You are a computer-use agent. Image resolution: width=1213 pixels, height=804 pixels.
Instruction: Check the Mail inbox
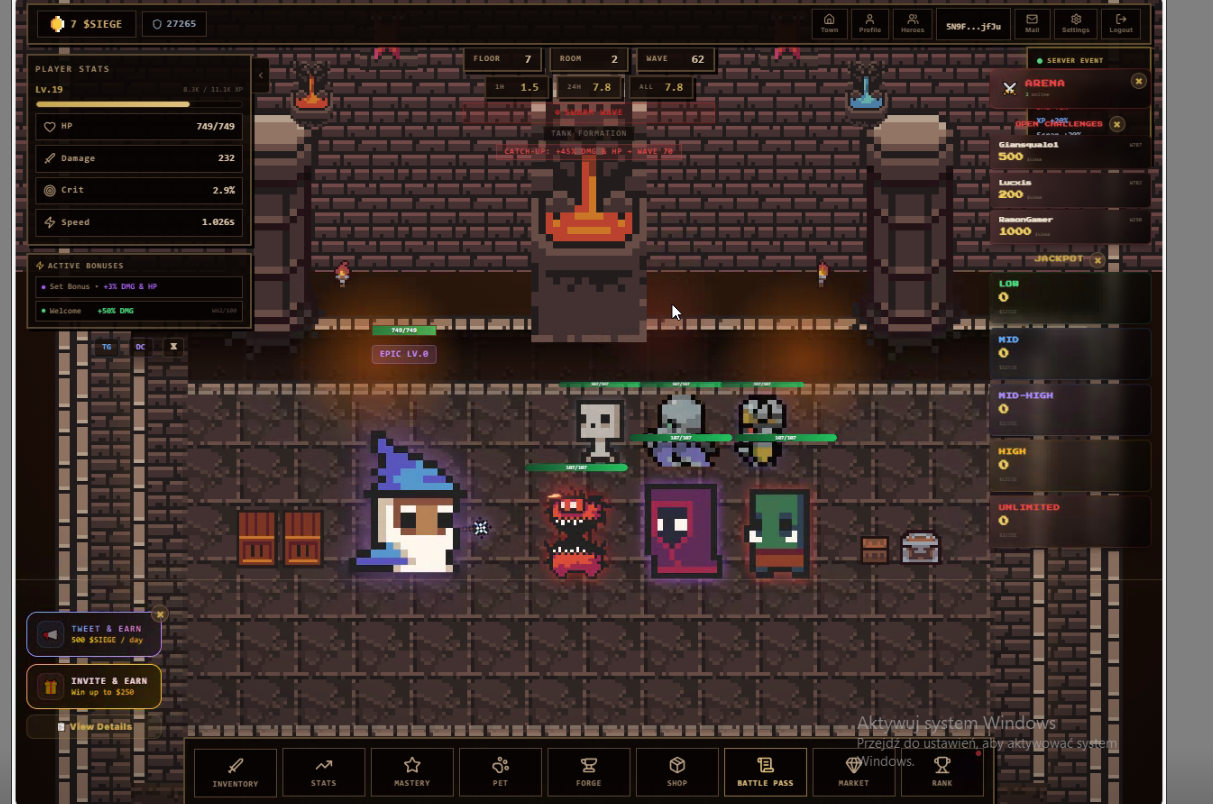[x=1032, y=23]
